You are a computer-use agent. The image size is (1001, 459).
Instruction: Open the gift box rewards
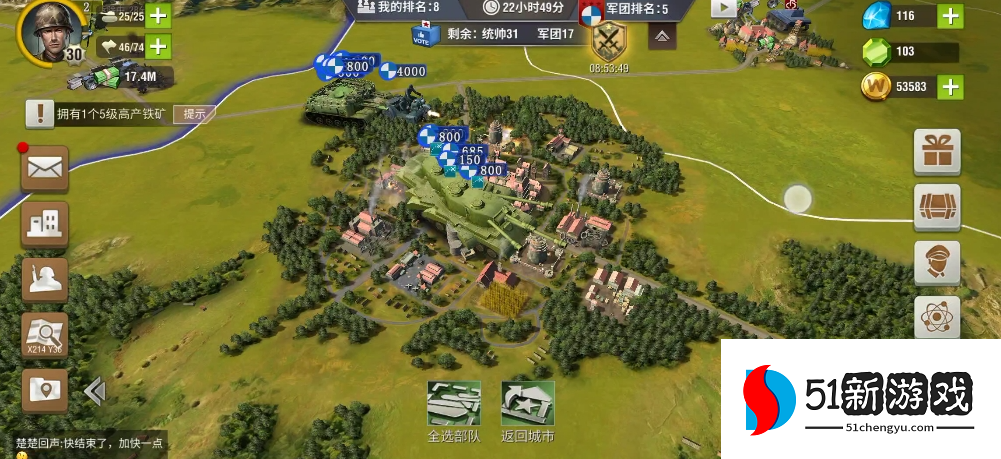(937, 153)
